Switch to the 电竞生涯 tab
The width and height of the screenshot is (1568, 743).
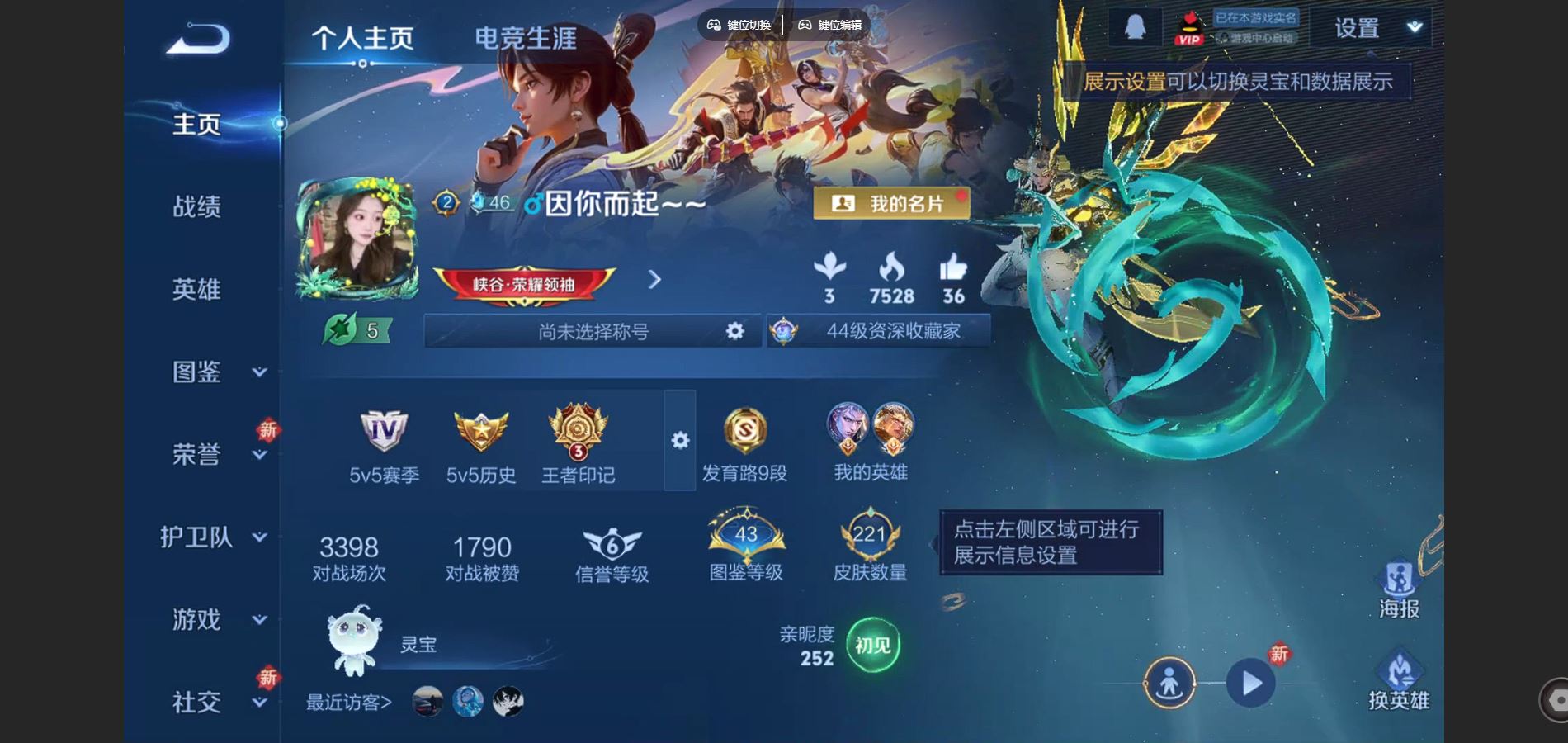pos(525,36)
